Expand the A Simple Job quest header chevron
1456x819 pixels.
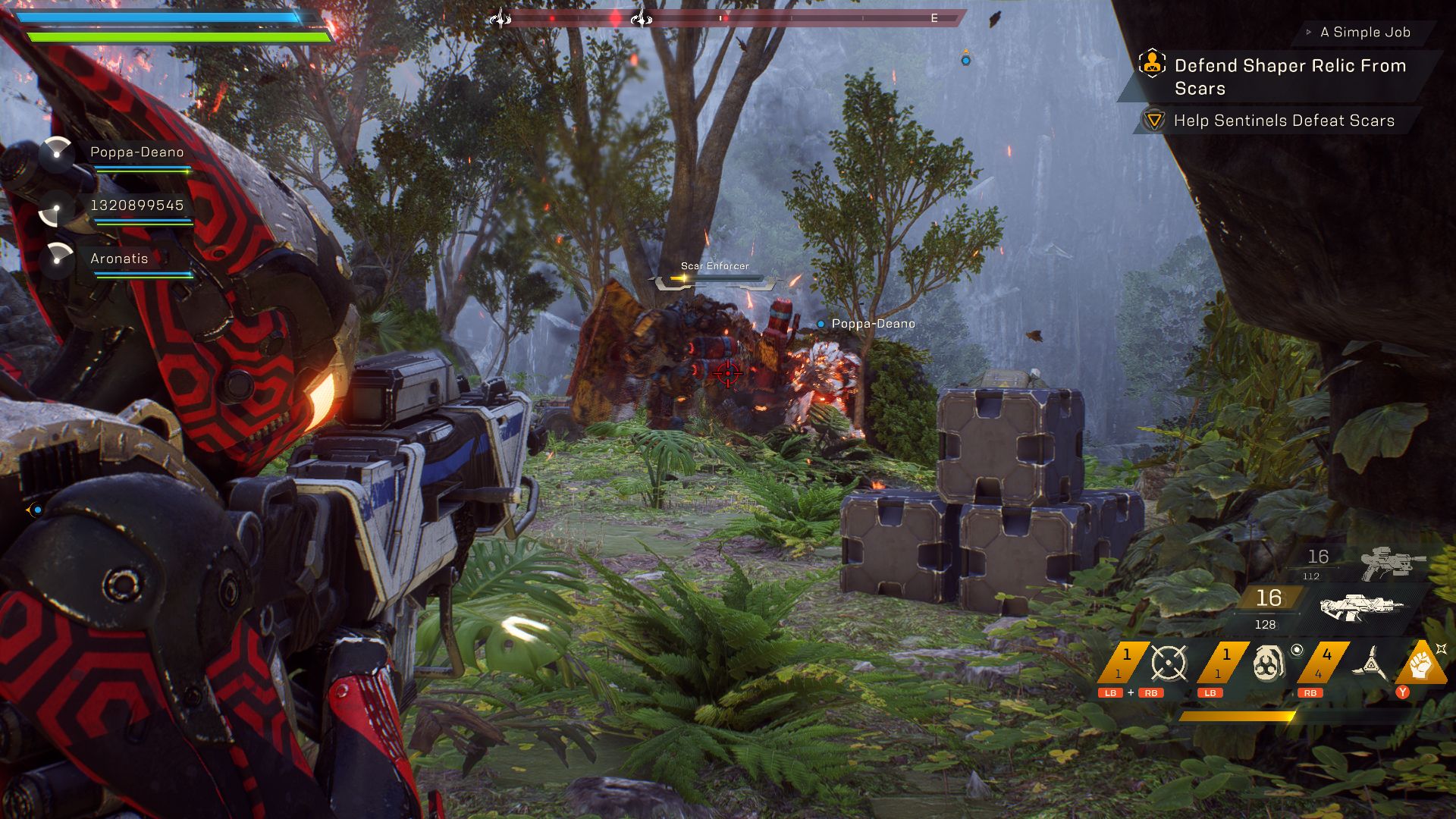(x=1308, y=33)
